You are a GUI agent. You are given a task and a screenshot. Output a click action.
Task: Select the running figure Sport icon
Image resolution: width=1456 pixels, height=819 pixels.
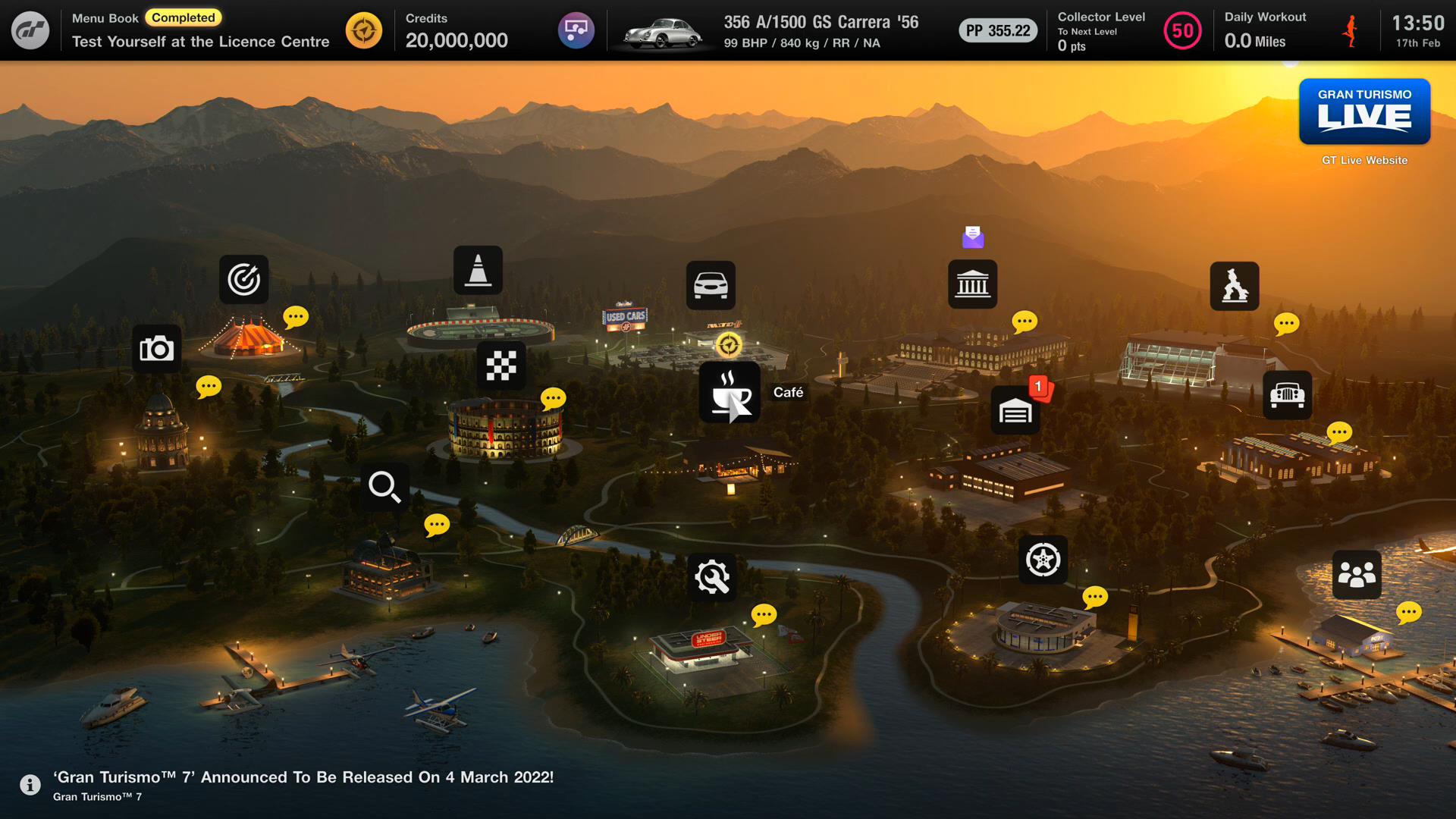pyautogui.click(x=1234, y=286)
